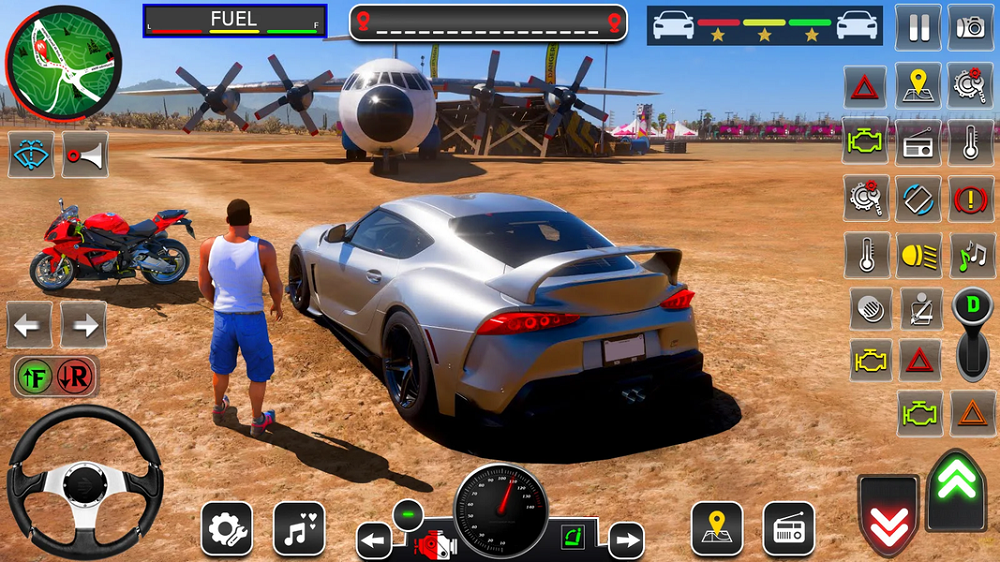Select the red R reverse gear
This screenshot has width=1000, height=562.
click(x=77, y=377)
